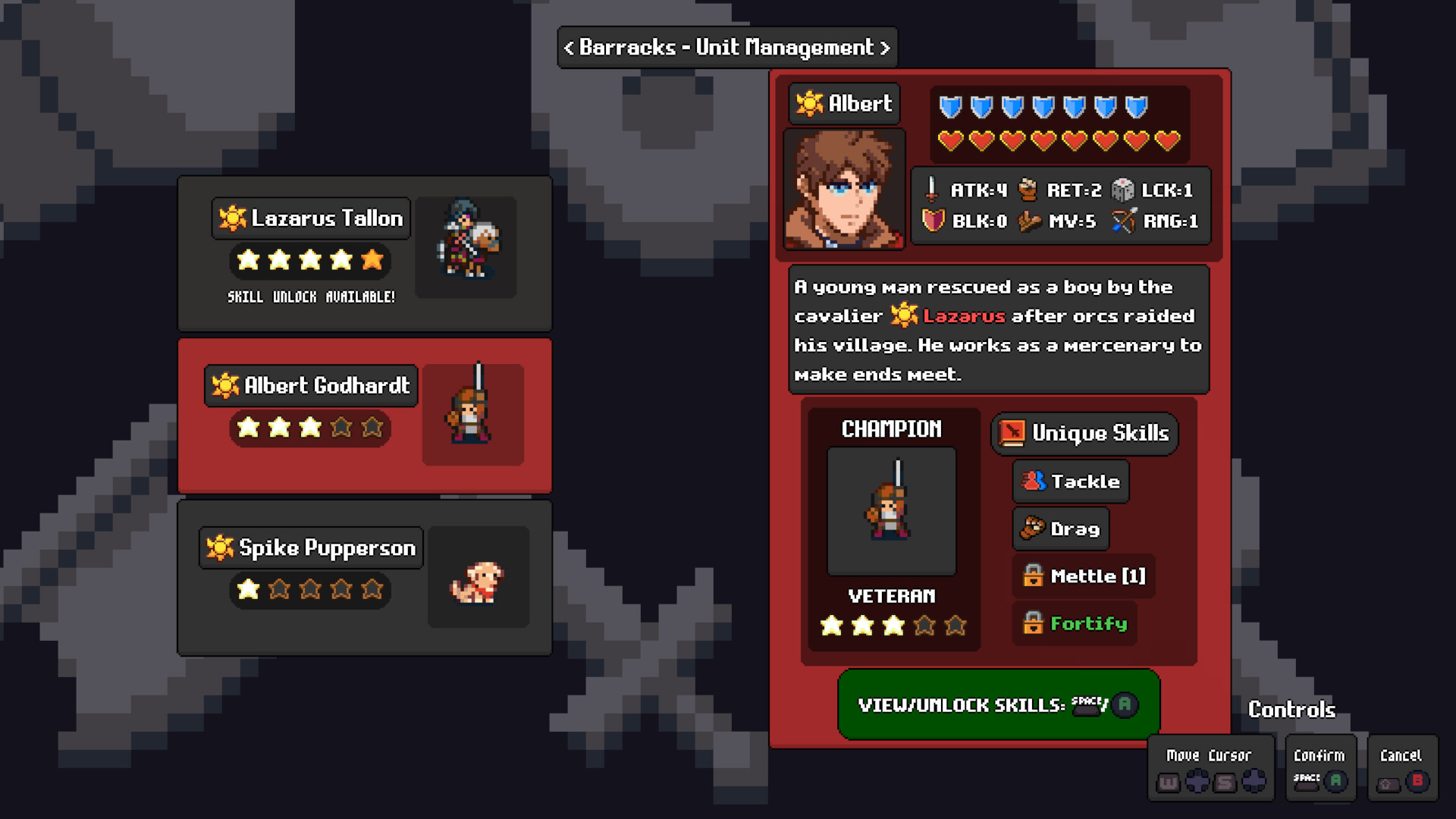This screenshot has width=1456, height=819.
Task: Select the sun emblem beside Albert's name
Action: click(808, 103)
